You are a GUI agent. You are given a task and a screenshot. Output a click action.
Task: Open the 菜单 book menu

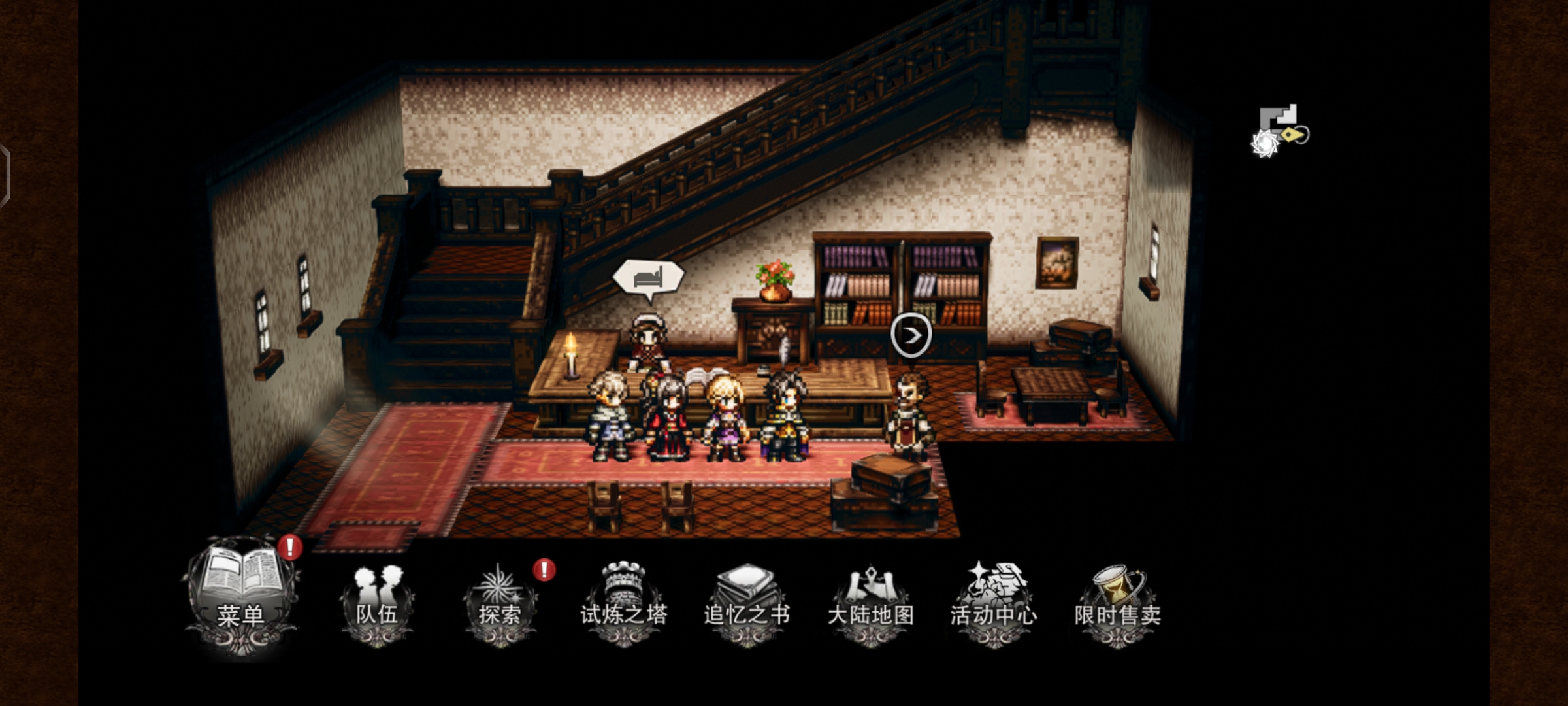(x=242, y=595)
